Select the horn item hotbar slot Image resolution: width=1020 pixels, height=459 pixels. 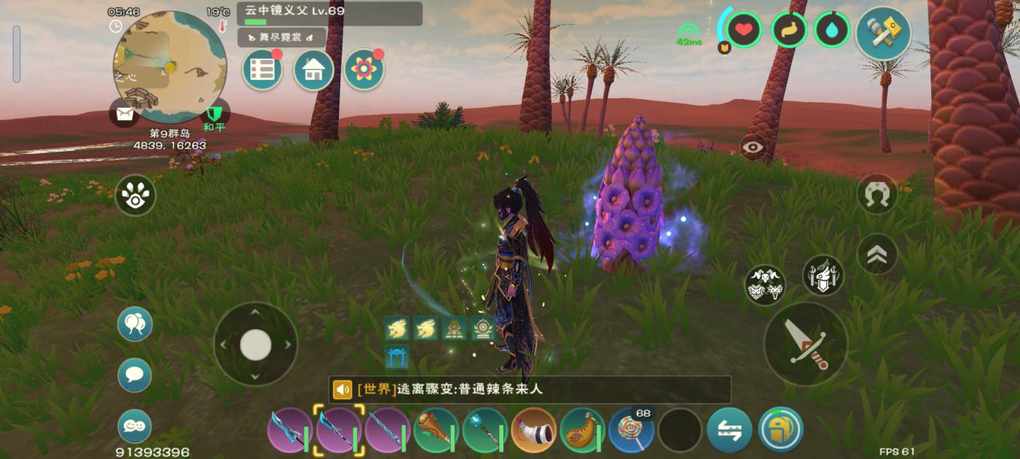click(x=534, y=431)
